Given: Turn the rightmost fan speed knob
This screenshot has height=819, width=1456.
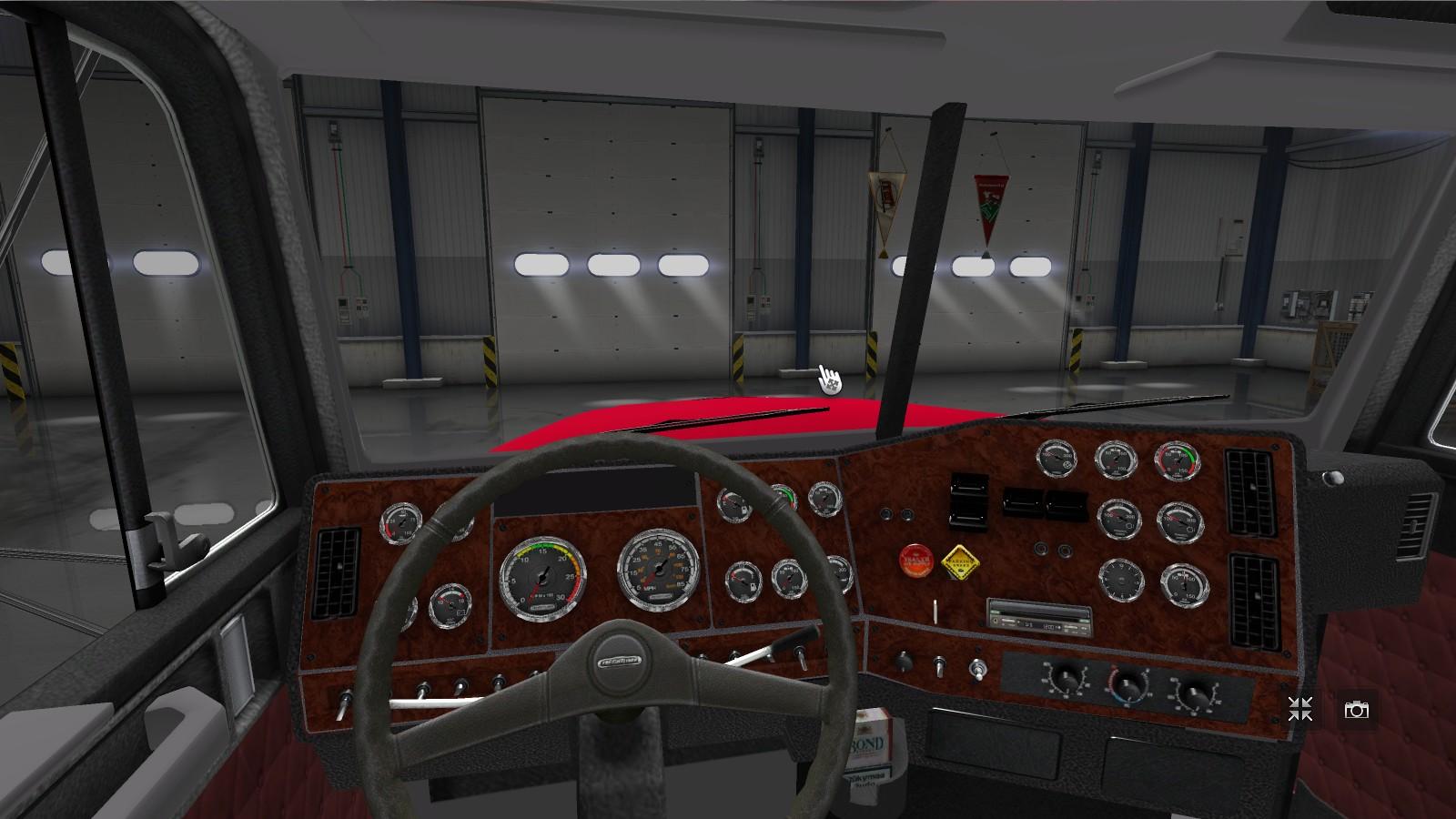Looking at the screenshot, I should pyautogui.click(x=1193, y=693).
